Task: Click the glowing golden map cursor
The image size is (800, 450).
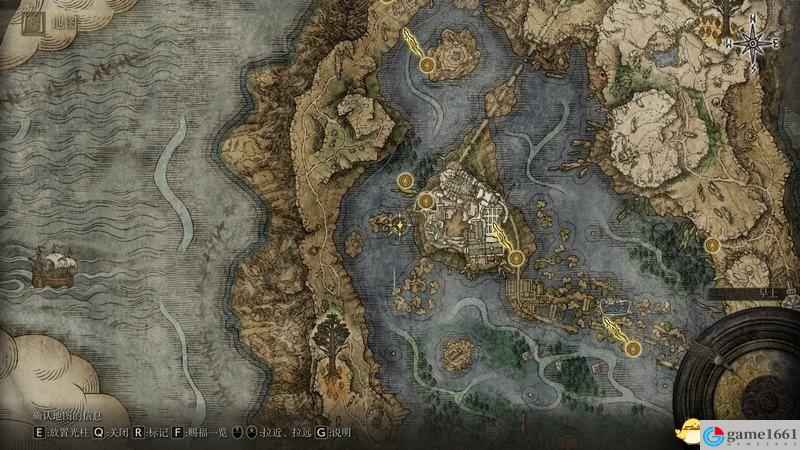Action: [400, 225]
